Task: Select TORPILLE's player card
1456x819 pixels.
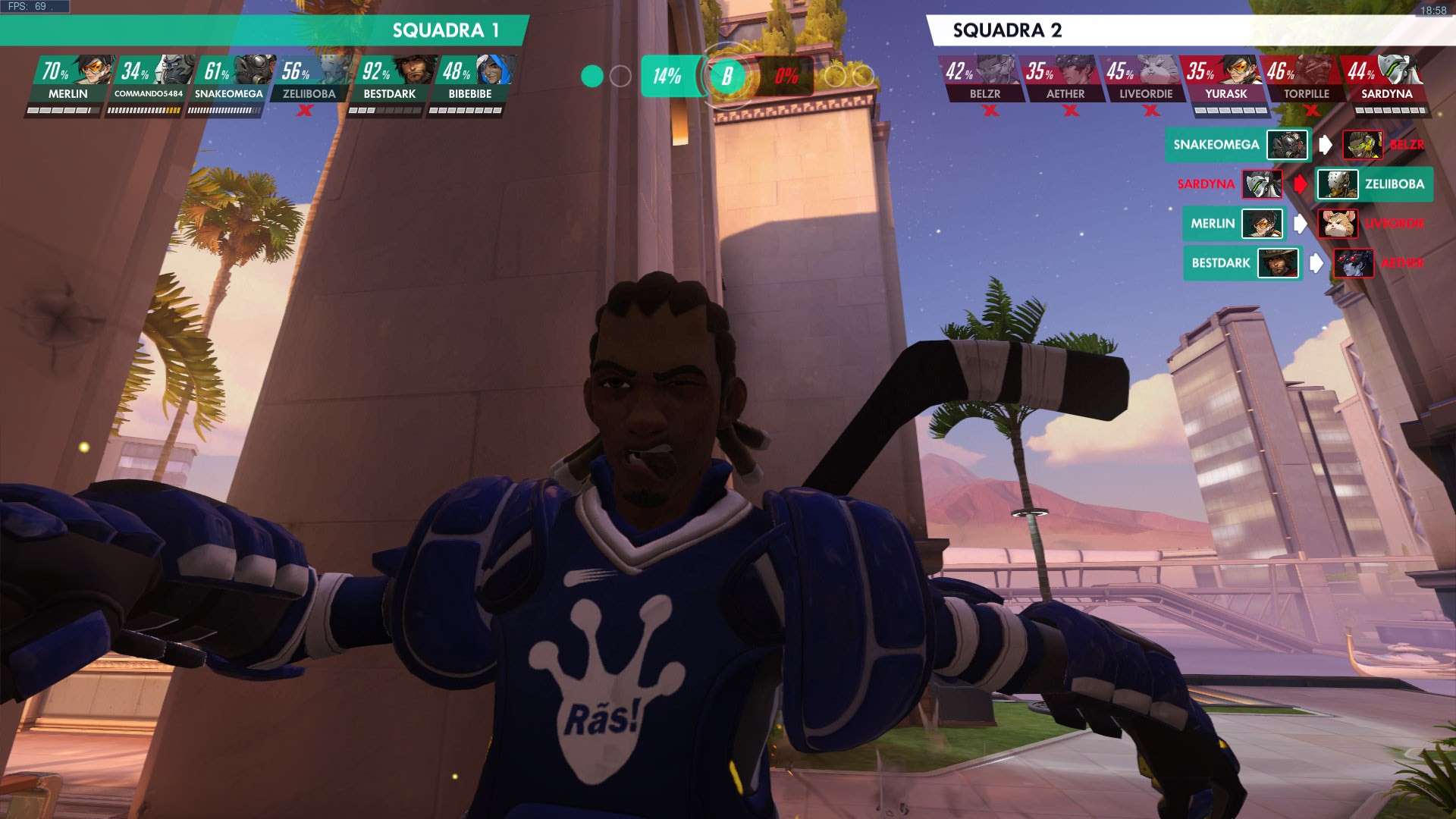Action: click(1306, 80)
